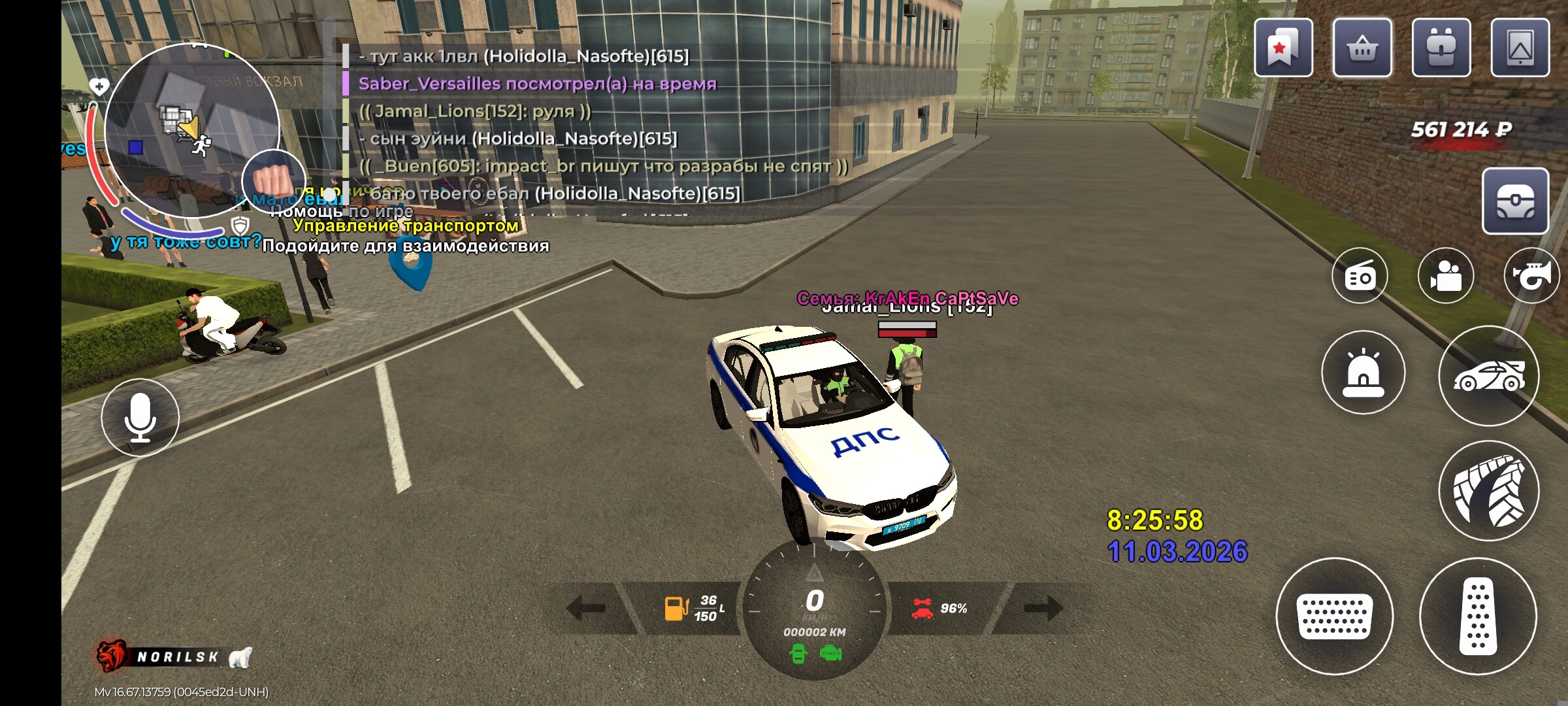Open the backpack inventory
The height and width of the screenshot is (706, 1568).
click(x=1441, y=48)
